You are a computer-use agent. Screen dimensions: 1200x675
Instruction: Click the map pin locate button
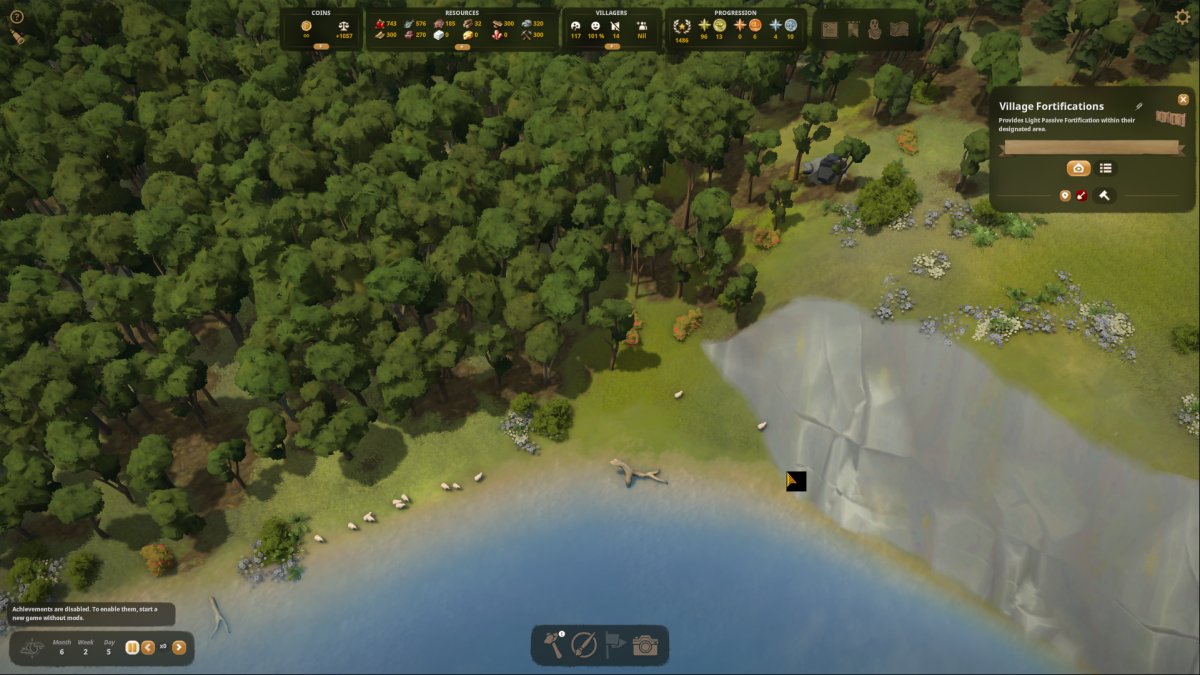click(1065, 196)
